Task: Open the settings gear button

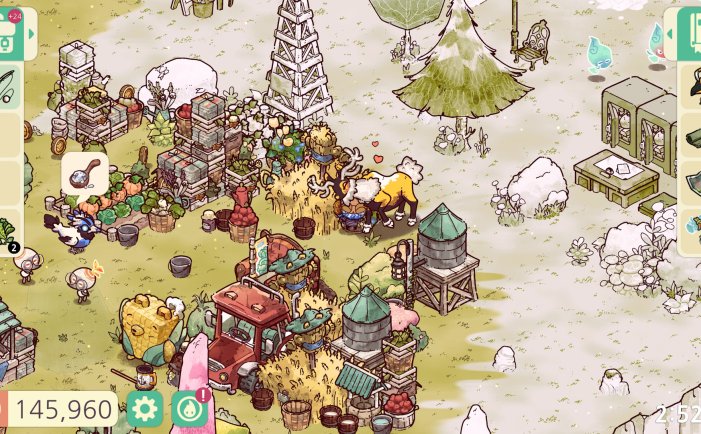Action: point(145,408)
